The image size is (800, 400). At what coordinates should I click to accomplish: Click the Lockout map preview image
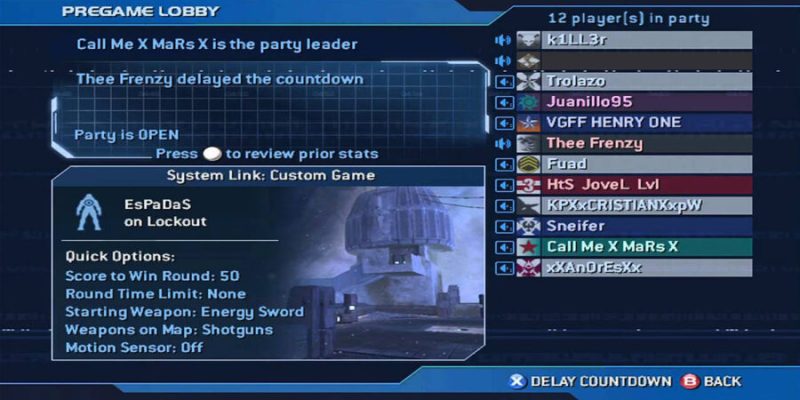coord(400,270)
